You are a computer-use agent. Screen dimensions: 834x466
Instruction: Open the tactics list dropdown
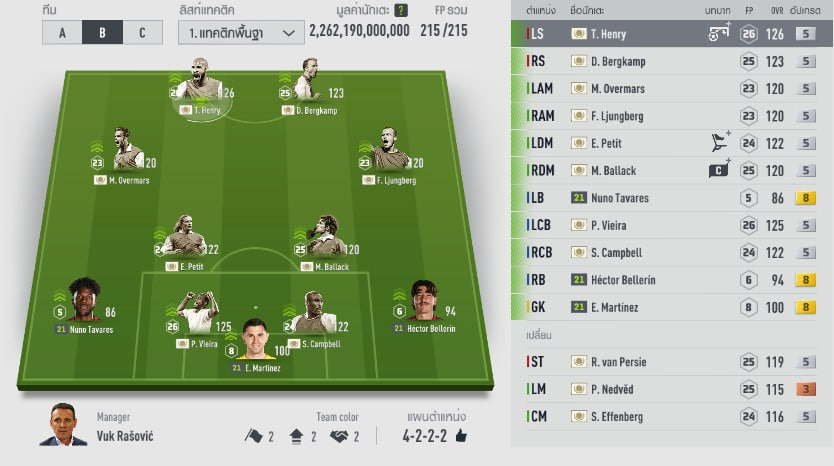(241, 32)
